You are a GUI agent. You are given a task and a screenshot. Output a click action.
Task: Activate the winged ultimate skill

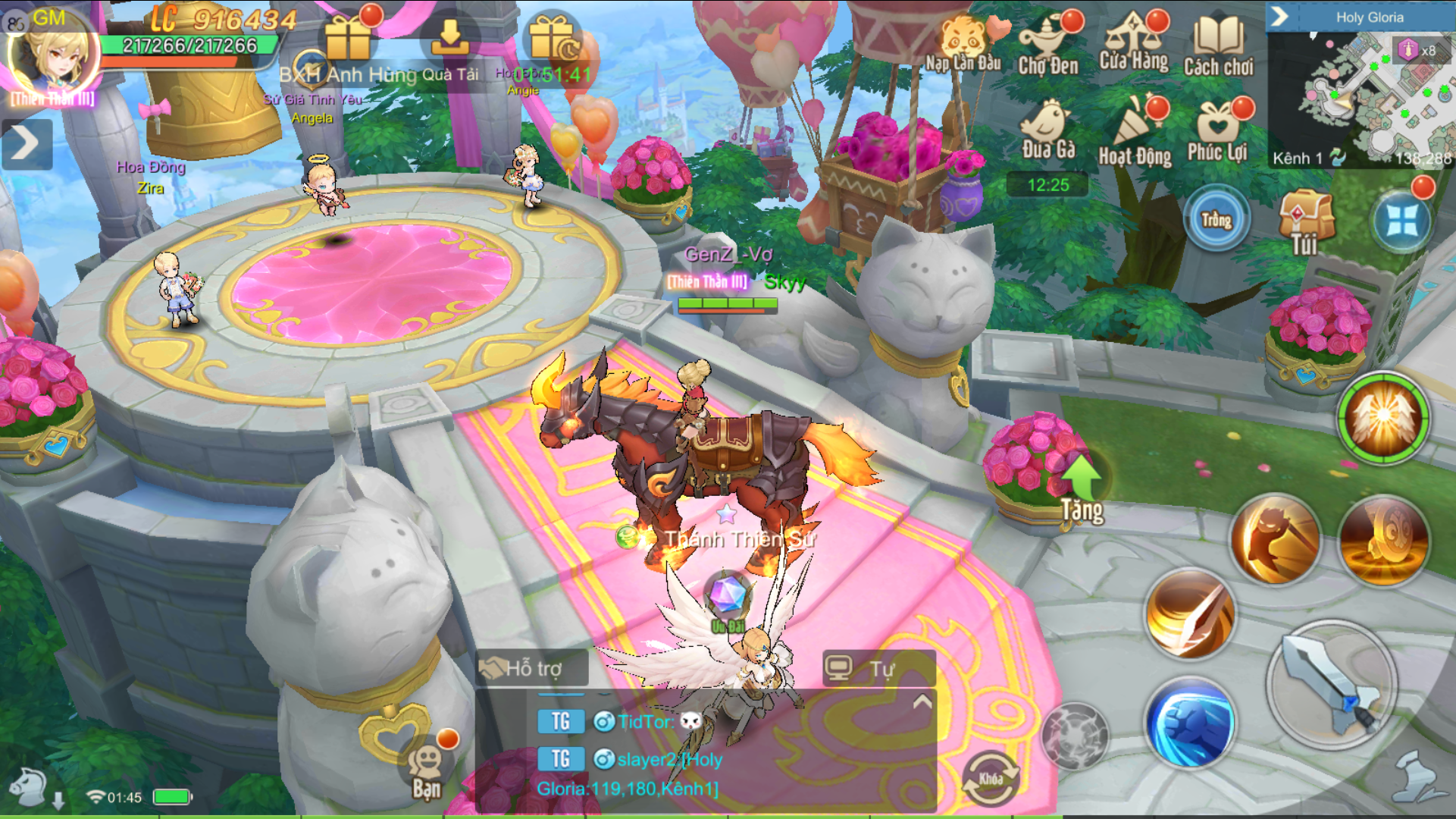(x=1382, y=418)
